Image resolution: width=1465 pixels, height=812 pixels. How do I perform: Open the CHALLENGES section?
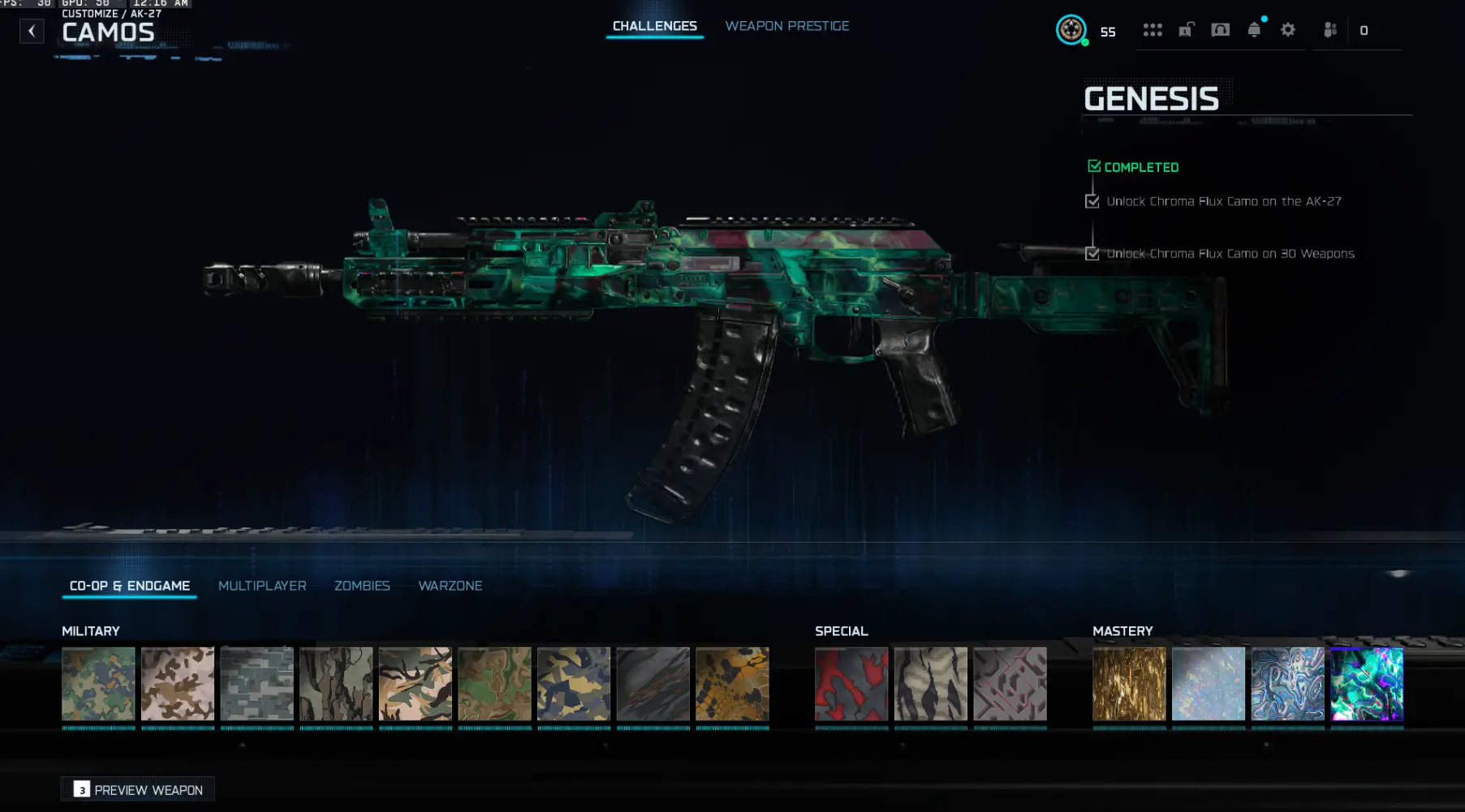coord(654,25)
